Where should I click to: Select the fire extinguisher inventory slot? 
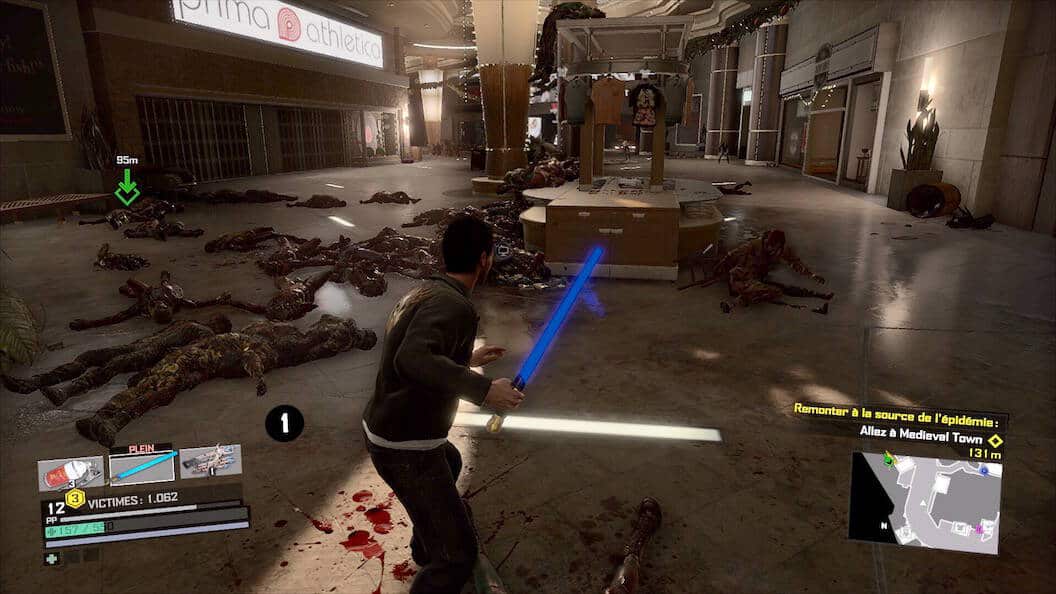tap(70, 473)
